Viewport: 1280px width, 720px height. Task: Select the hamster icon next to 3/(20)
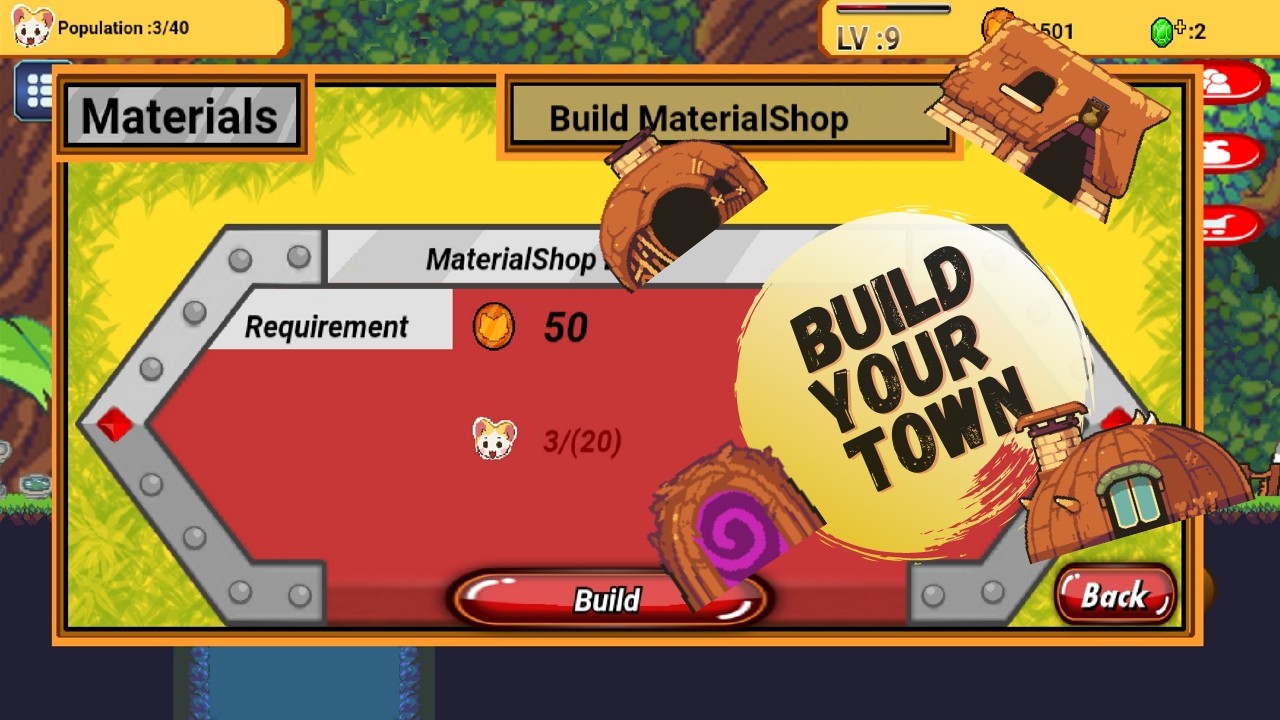pos(493,437)
